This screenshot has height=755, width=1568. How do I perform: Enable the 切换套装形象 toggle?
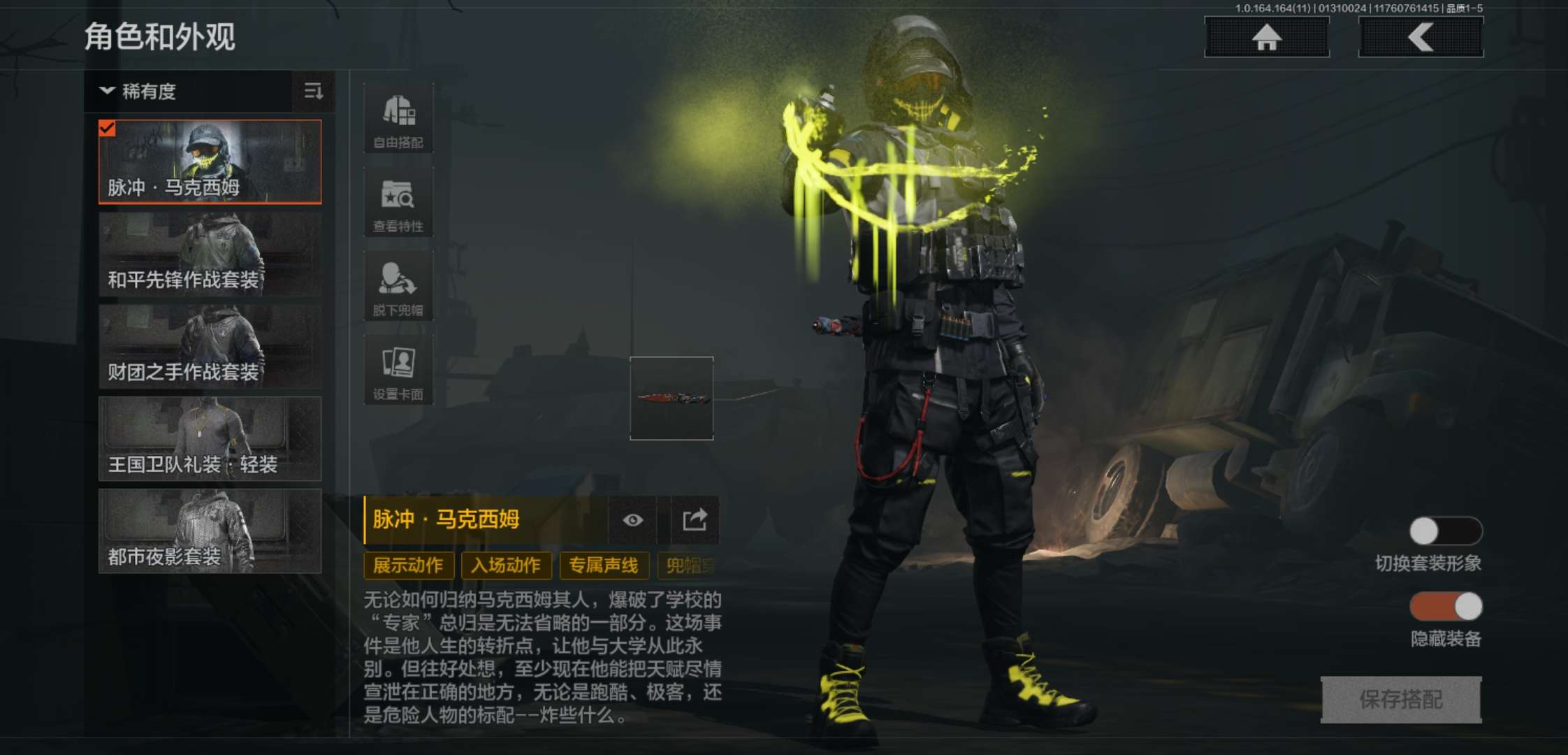point(1446,531)
